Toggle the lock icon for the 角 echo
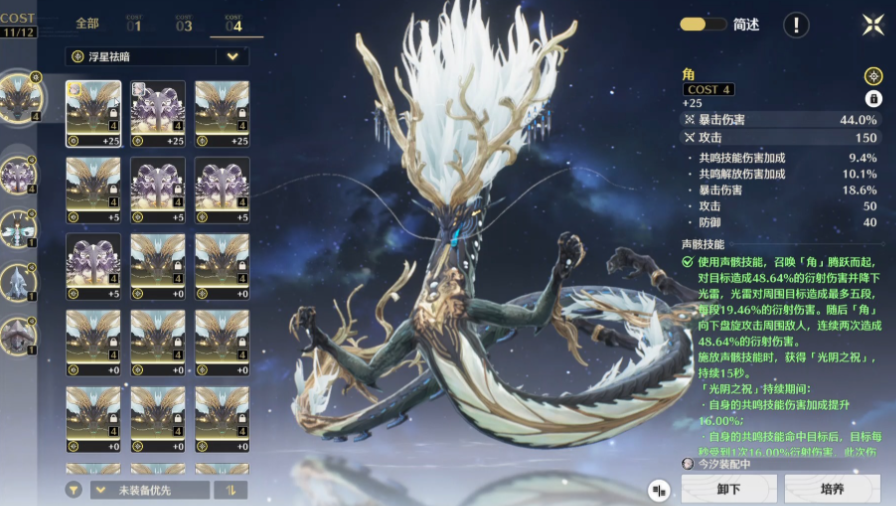The height and width of the screenshot is (506, 896). click(873, 98)
